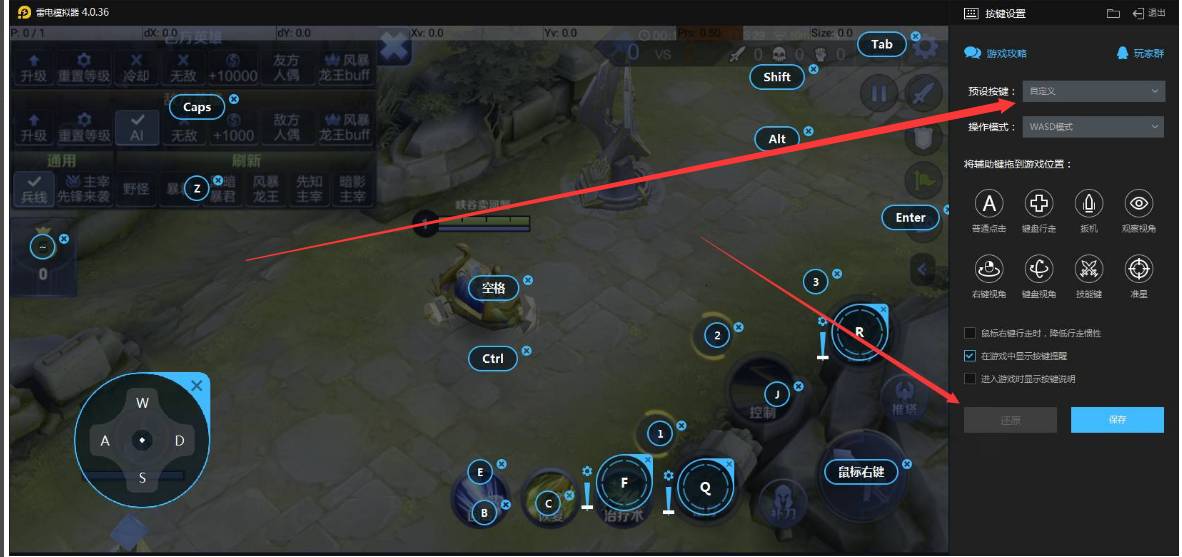Toggle the enemy AI checkbox

pyautogui.click(x=136, y=127)
